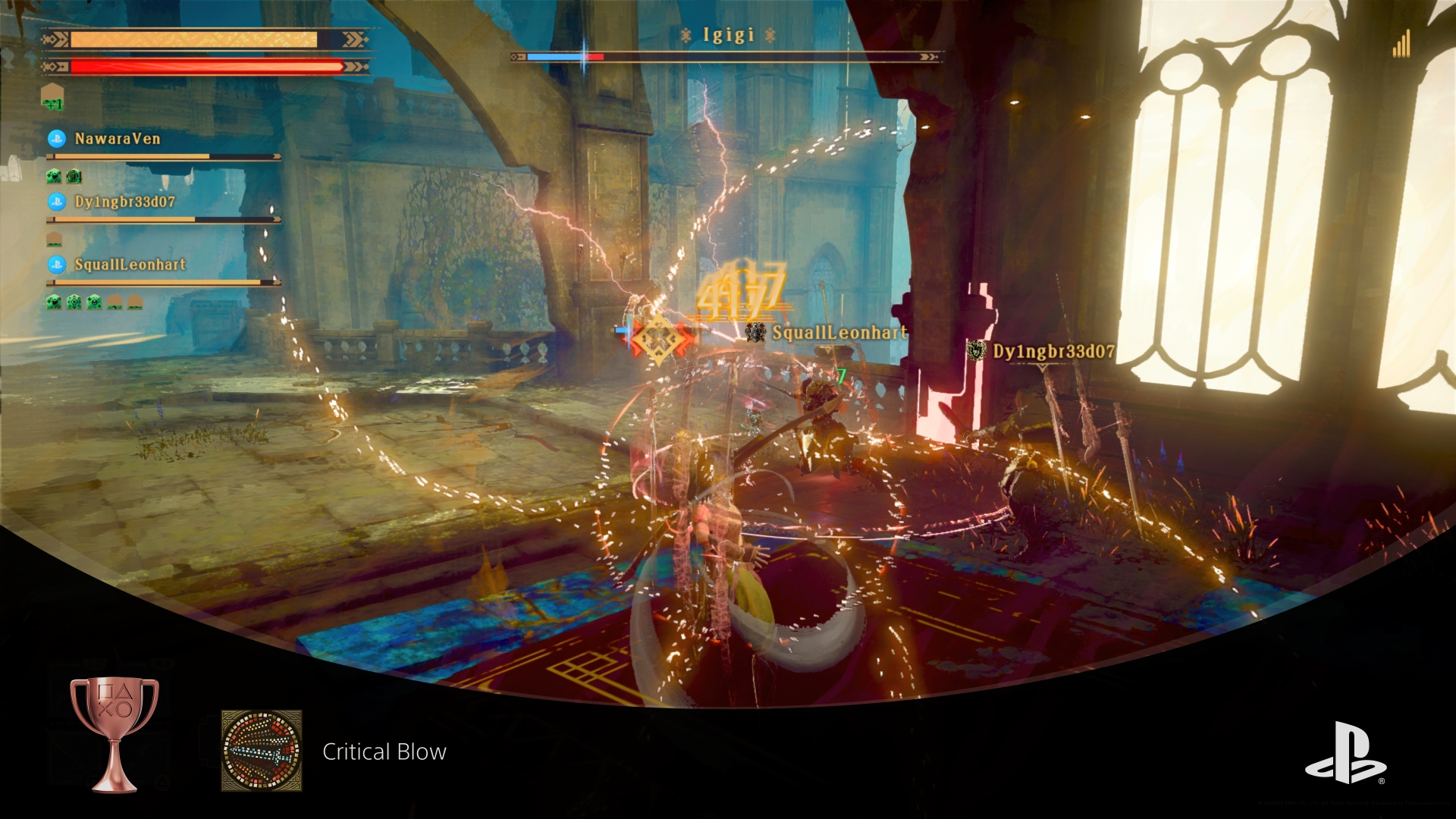Viewport: 1456px width, 819px height.
Task: Click the bronze trophy cup icon
Action: [115, 733]
